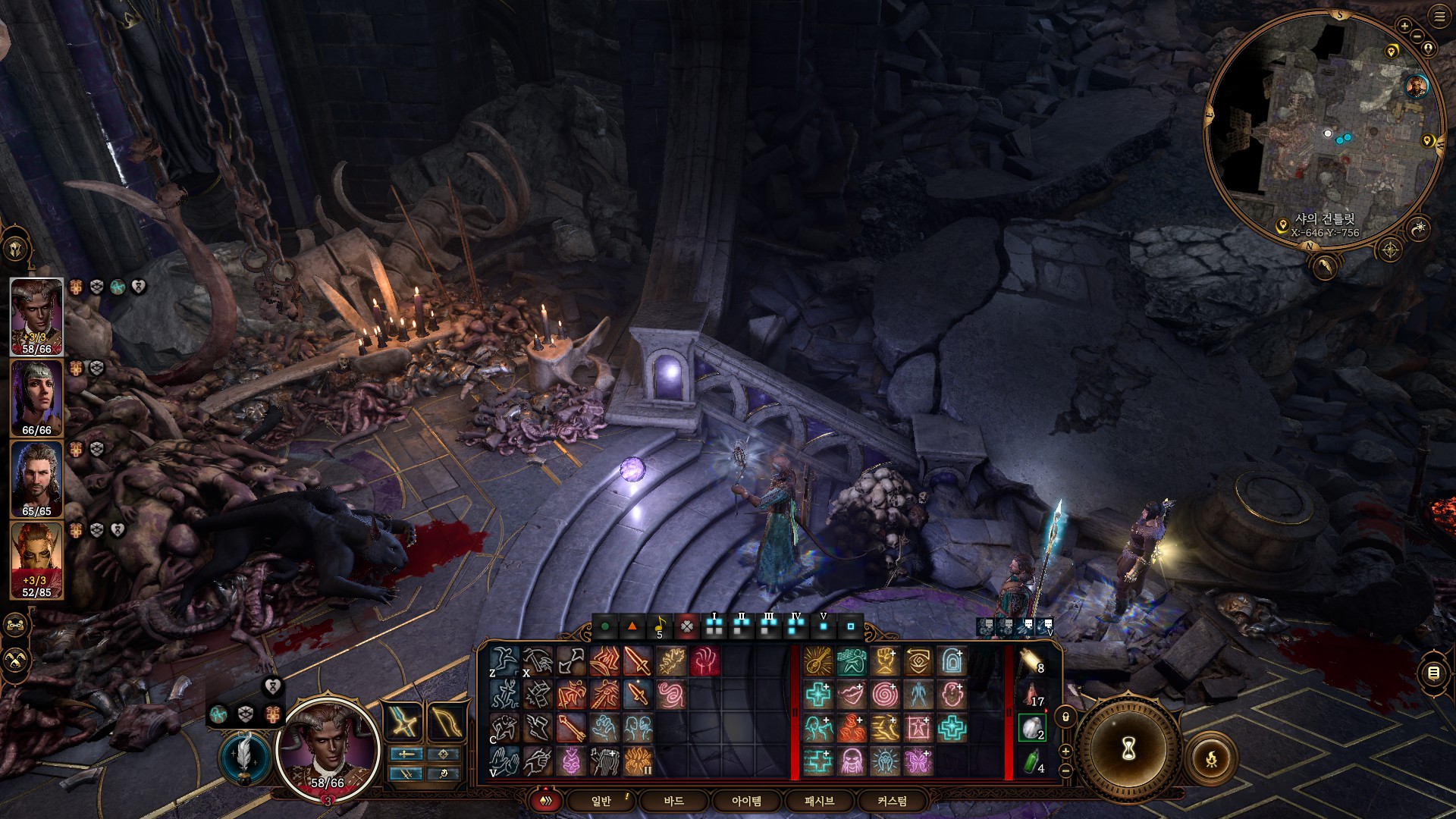Toggle the hotbar lock padlock button
This screenshot has width=1456, height=819.
[x=1065, y=717]
